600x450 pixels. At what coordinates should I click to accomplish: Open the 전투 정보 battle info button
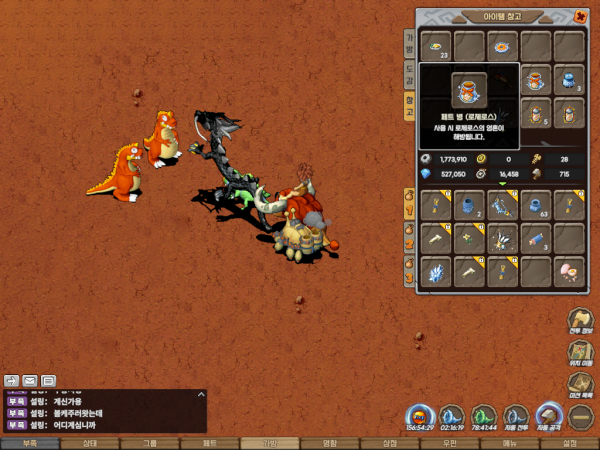tap(581, 322)
